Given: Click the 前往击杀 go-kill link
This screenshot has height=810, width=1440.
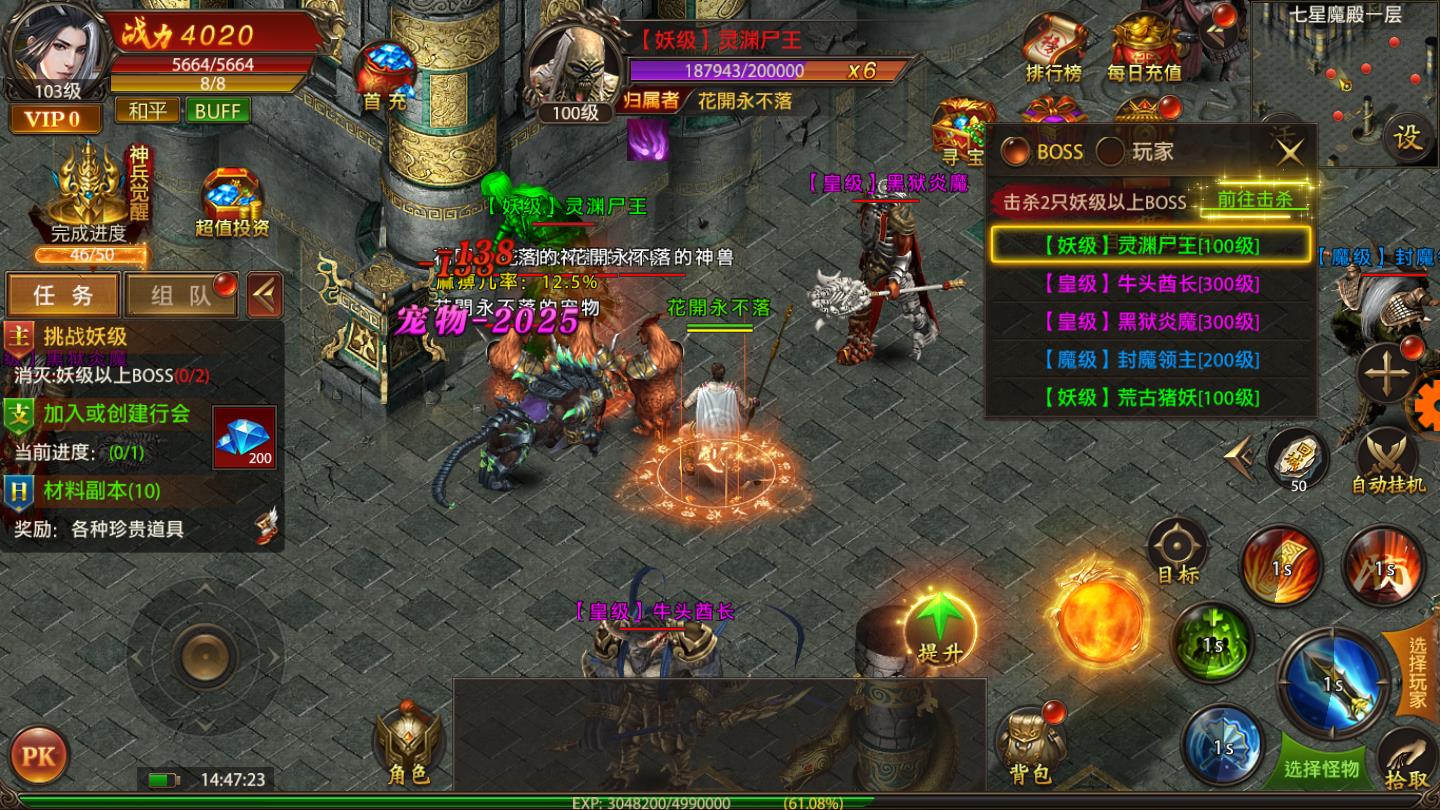Looking at the screenshot, I should click(x=1254, y=199).
